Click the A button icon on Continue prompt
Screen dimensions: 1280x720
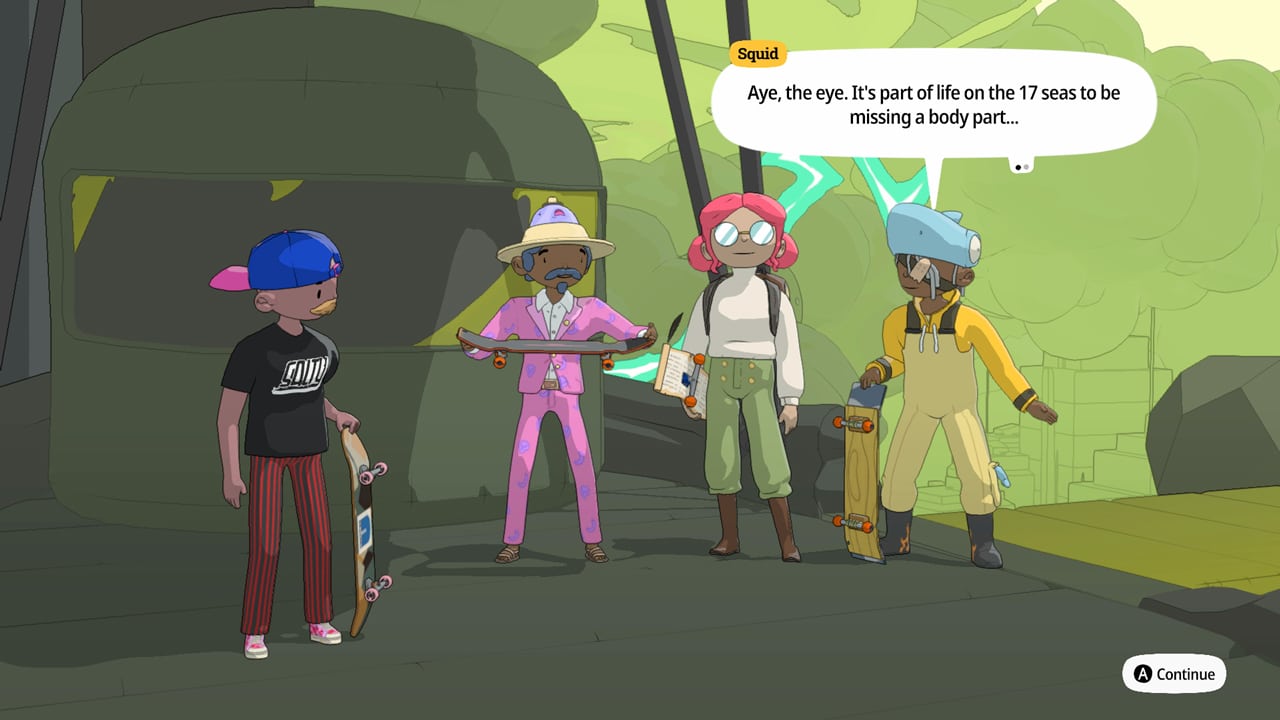tap(1144, 674)
